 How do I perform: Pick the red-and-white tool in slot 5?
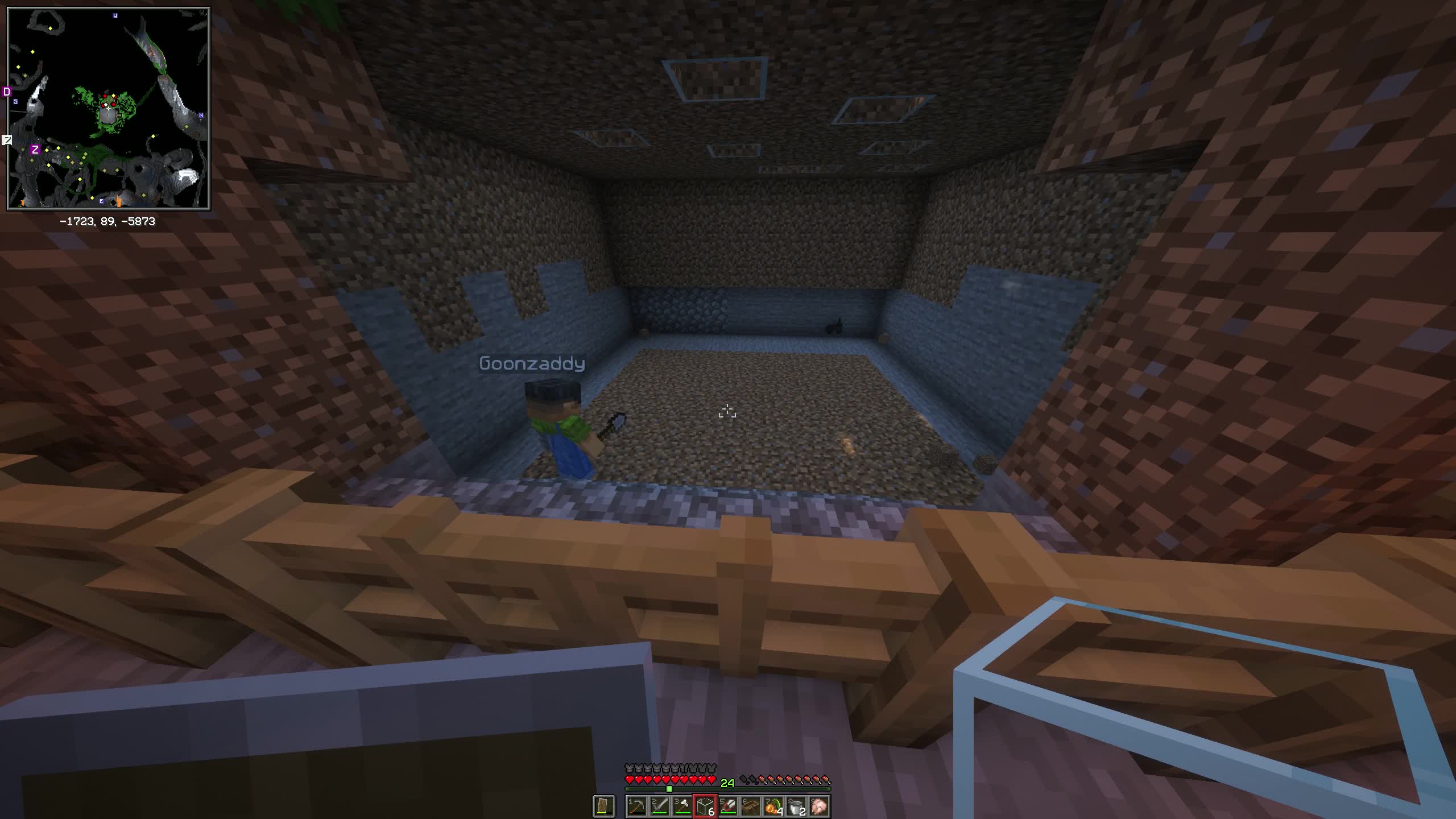(x=728, y=806)
